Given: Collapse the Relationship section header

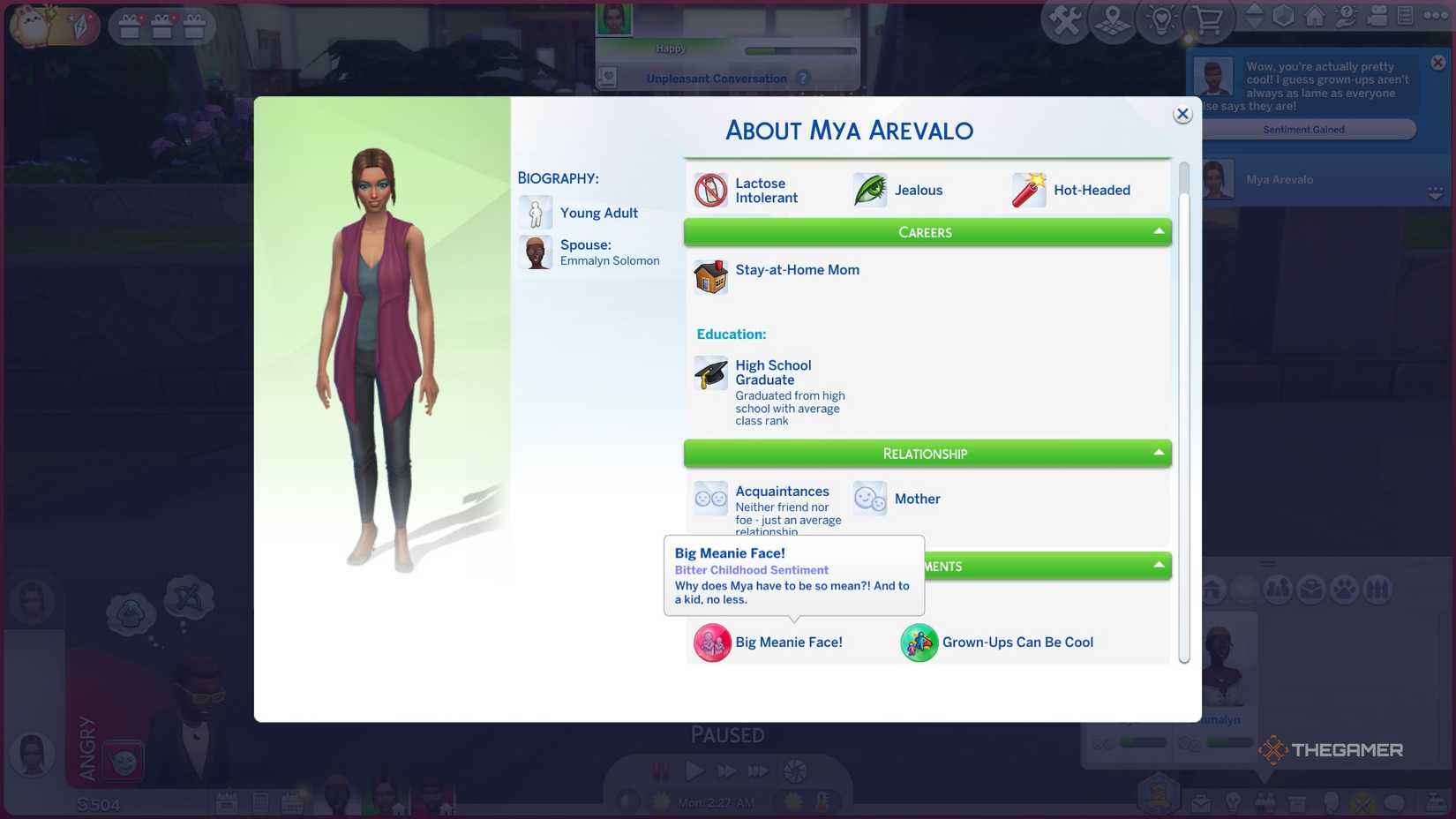Looking at the screenshot, I should (1160, 454).
